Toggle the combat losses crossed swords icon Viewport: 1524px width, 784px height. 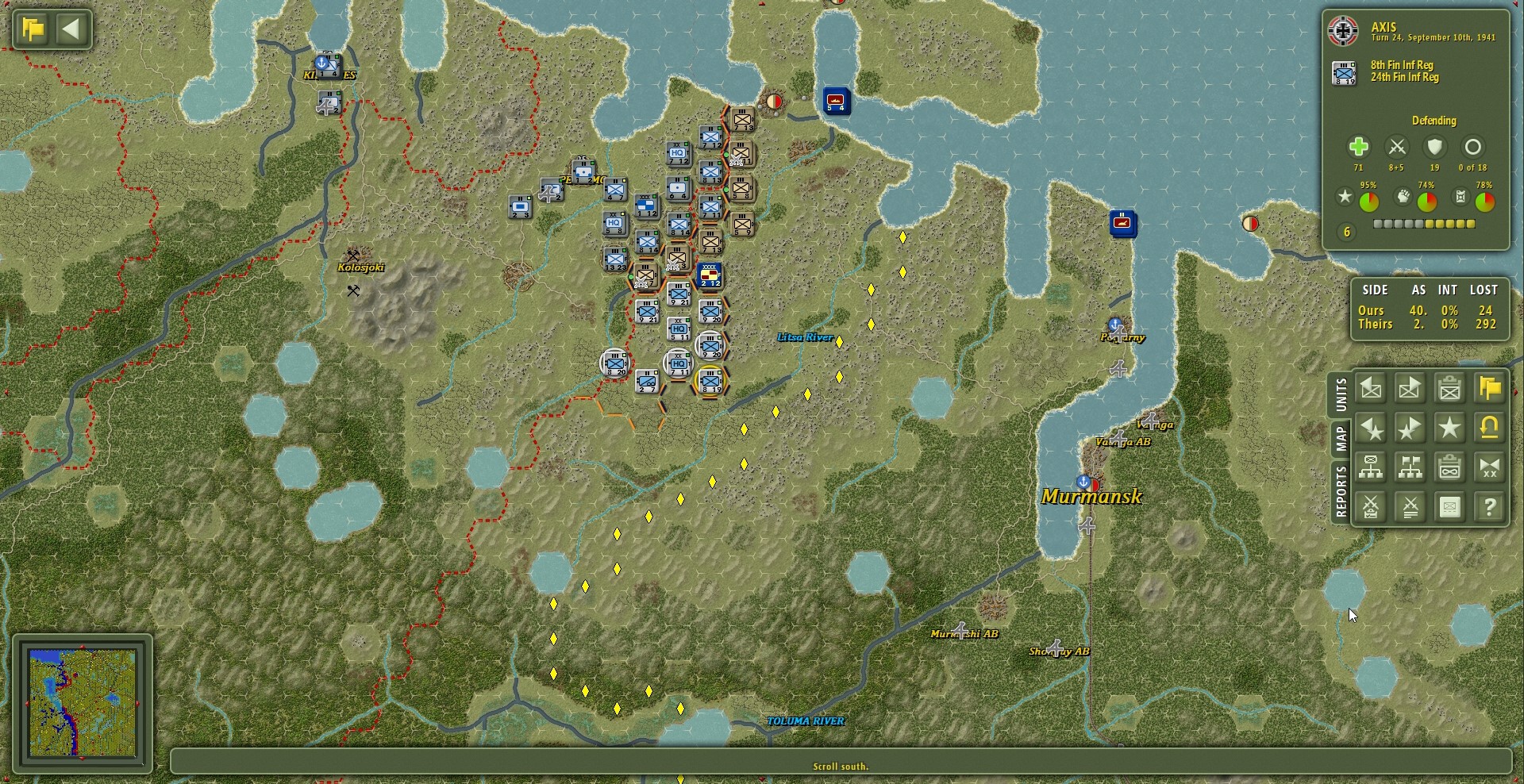1410,508
